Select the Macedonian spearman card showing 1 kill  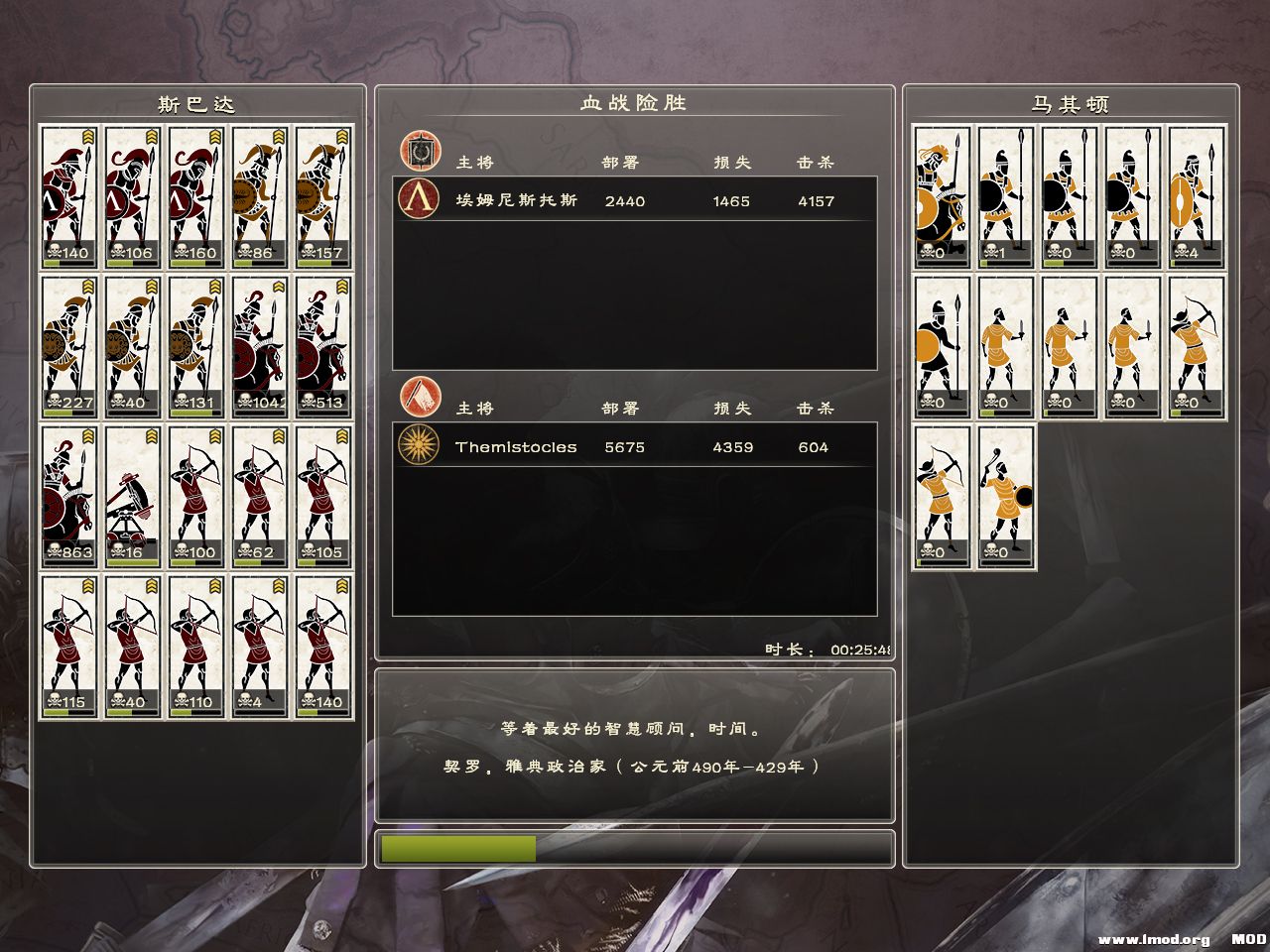[1005, 193]
